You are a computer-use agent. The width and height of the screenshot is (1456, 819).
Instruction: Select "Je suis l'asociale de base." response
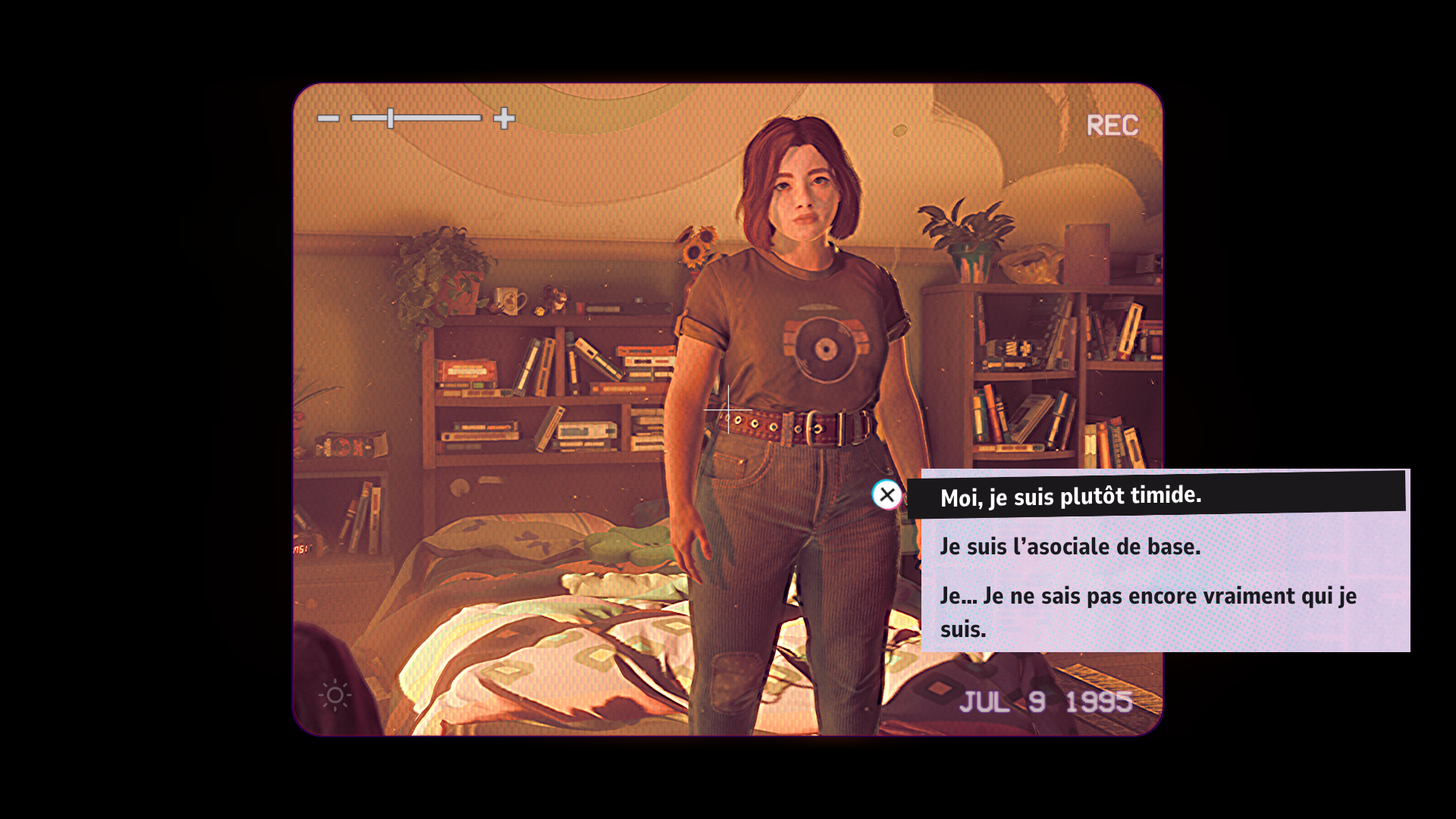tap(1070, 547)
